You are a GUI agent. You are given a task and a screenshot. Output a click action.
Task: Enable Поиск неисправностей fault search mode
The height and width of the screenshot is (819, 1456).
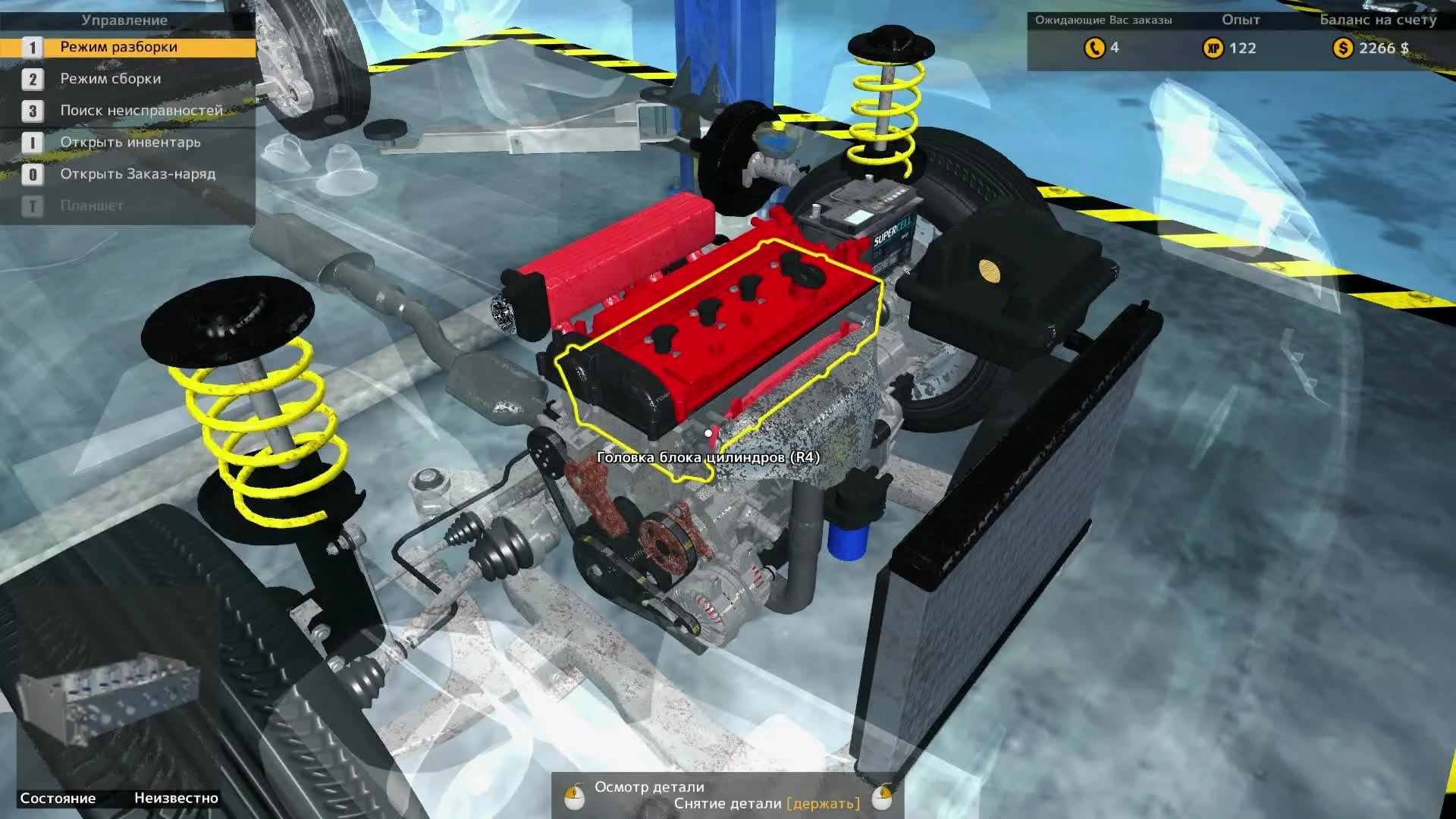[x=140, y=110]
